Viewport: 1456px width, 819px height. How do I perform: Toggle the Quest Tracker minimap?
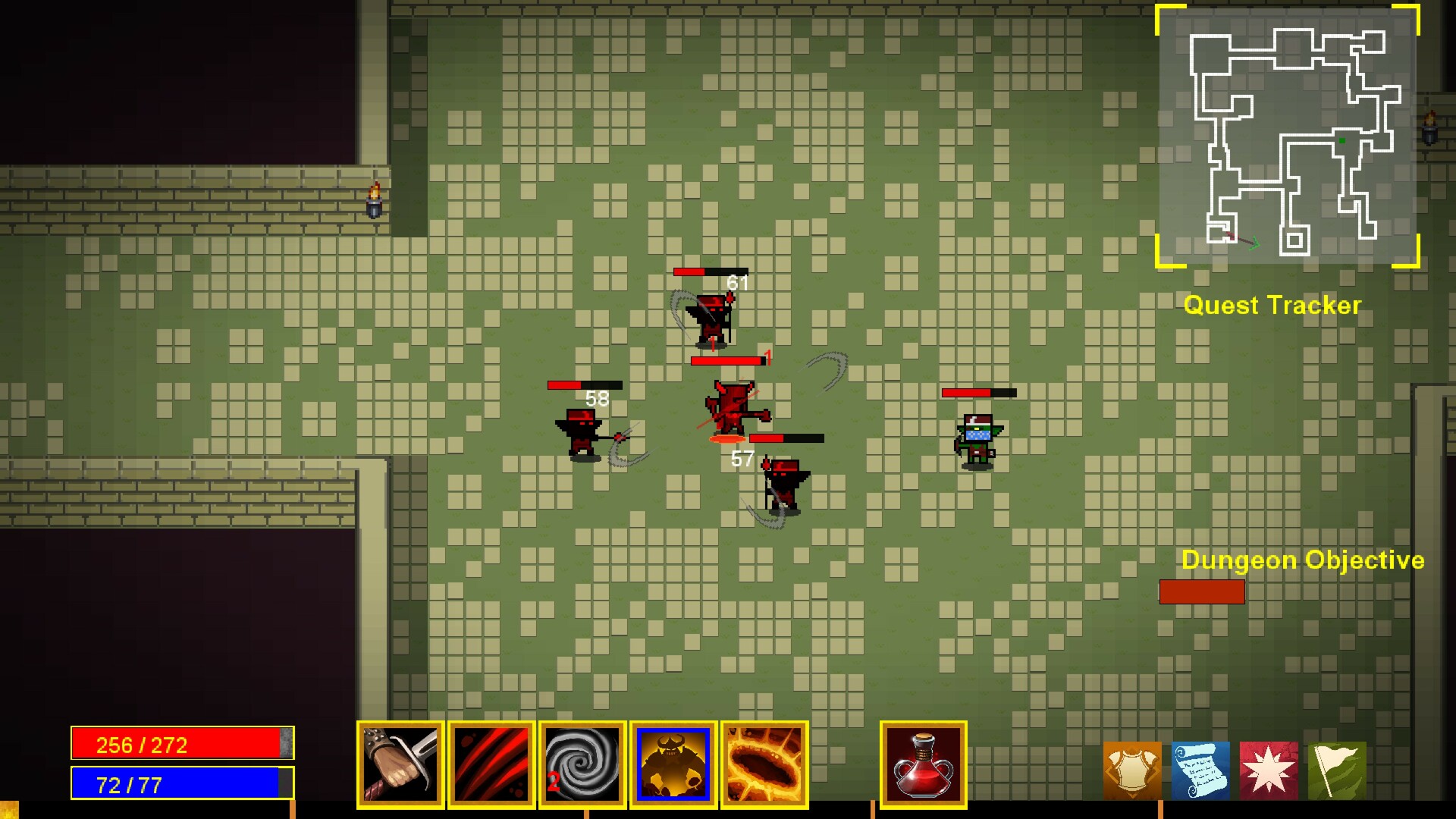tap(1289, 136)
